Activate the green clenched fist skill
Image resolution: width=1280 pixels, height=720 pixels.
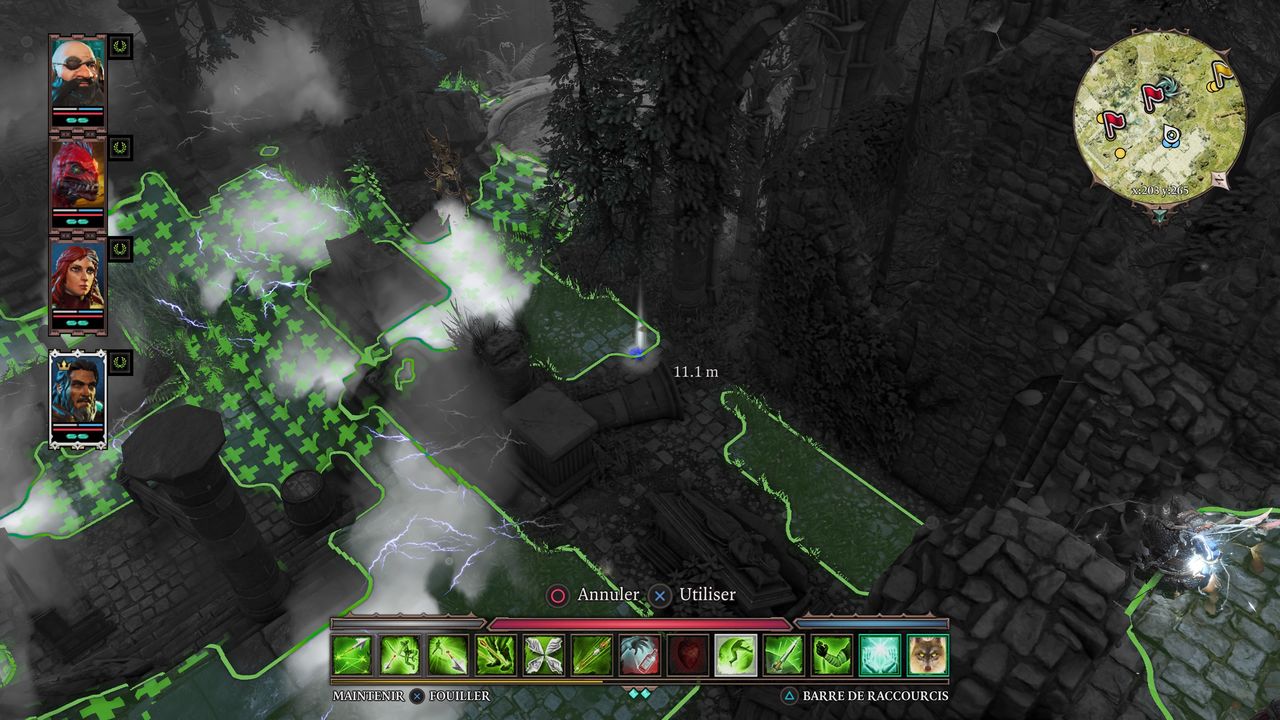(x=831, y=655)
